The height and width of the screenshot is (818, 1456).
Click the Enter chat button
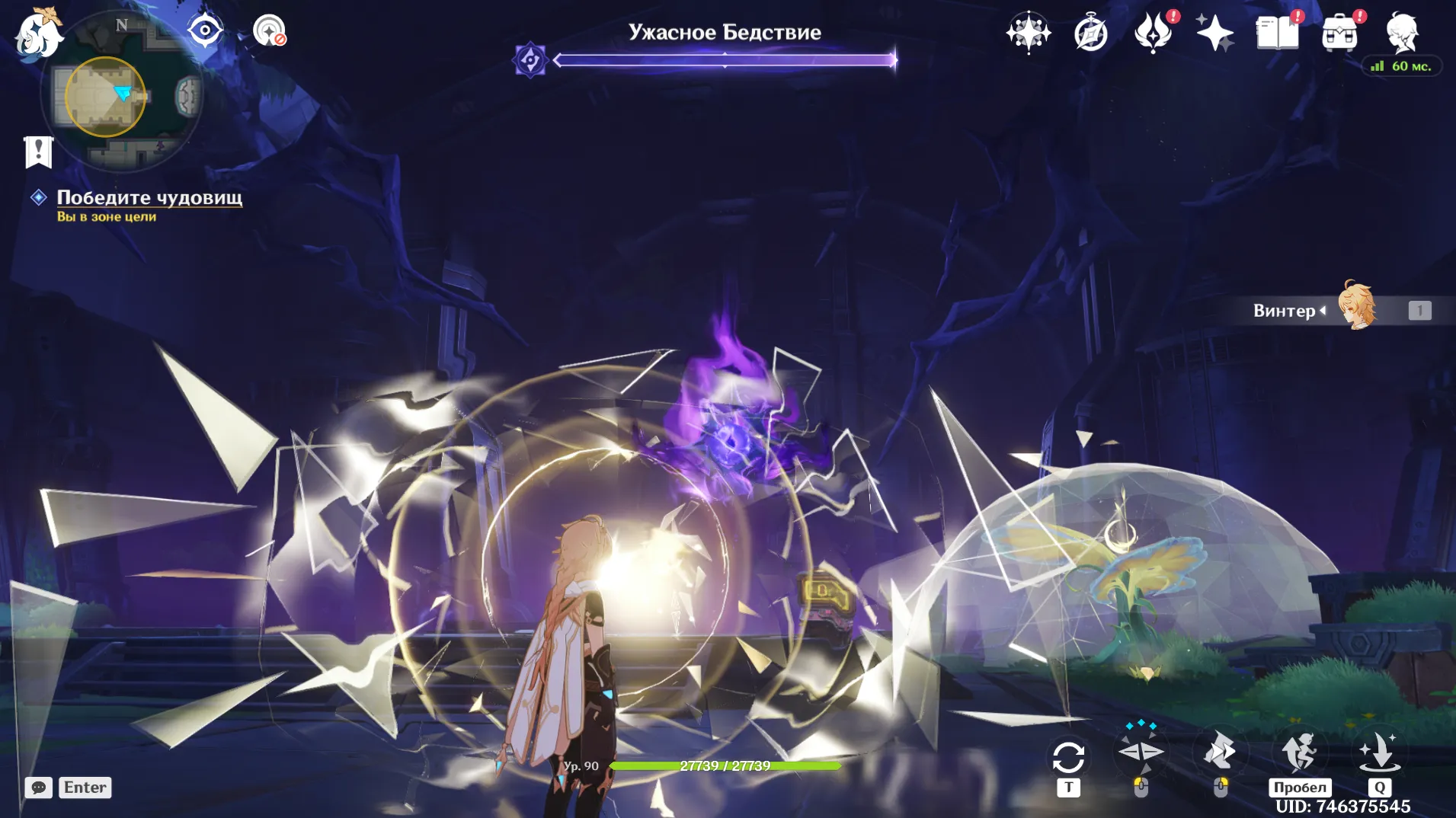(x=85, y=787)
